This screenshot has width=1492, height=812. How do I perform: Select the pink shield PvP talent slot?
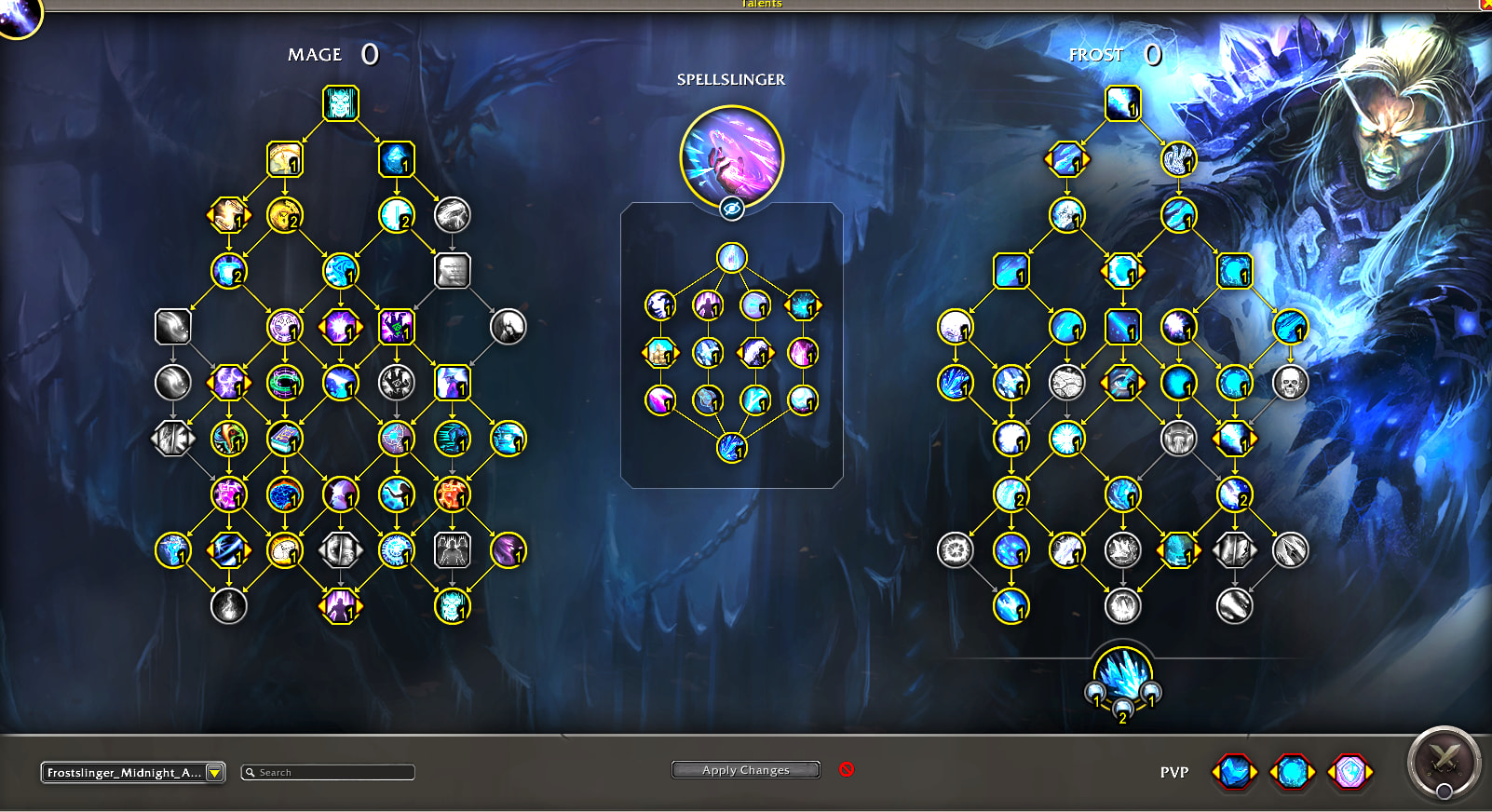tap(1350, 772)
